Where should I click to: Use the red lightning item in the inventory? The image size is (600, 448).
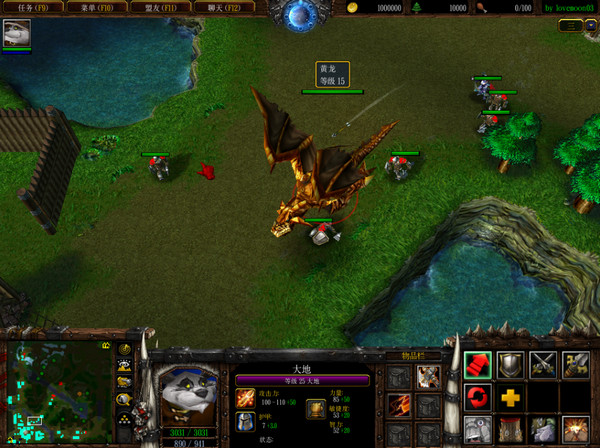point(400,404)
